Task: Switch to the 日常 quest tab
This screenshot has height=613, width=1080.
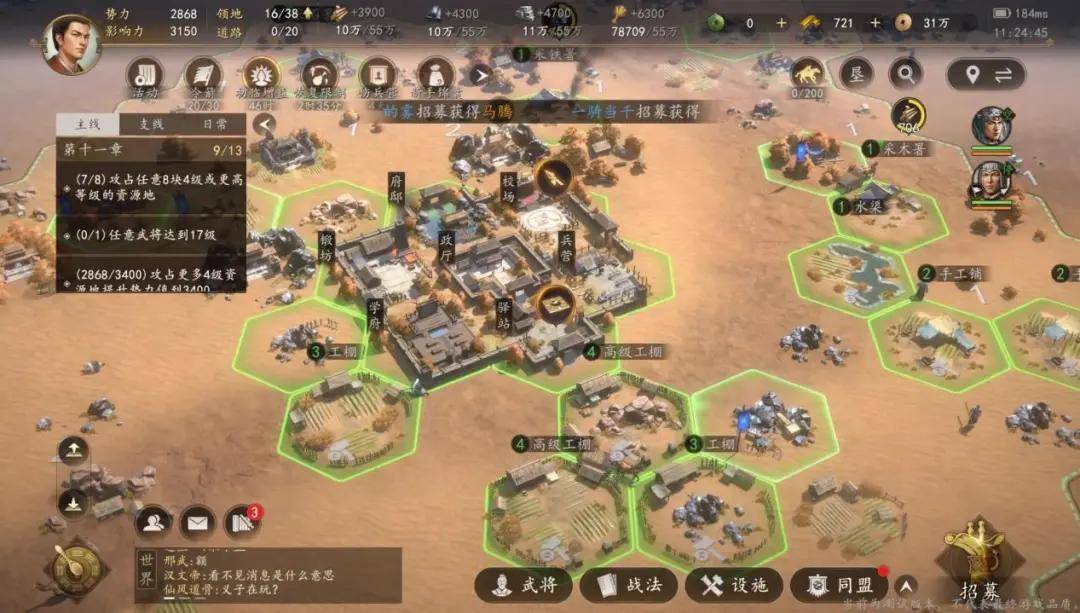Action: click(215, 124)
